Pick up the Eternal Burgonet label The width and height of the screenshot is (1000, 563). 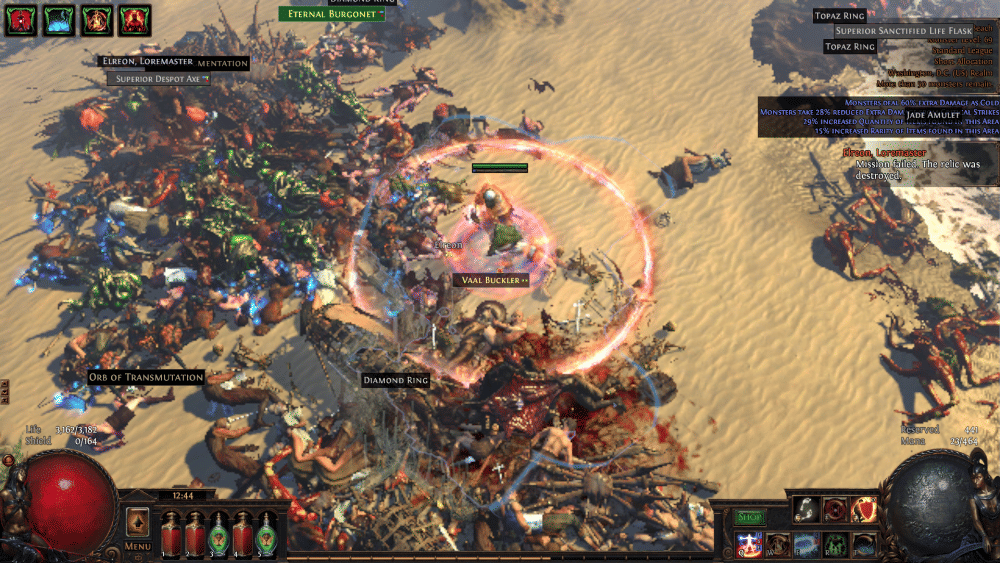coord(330,14)
